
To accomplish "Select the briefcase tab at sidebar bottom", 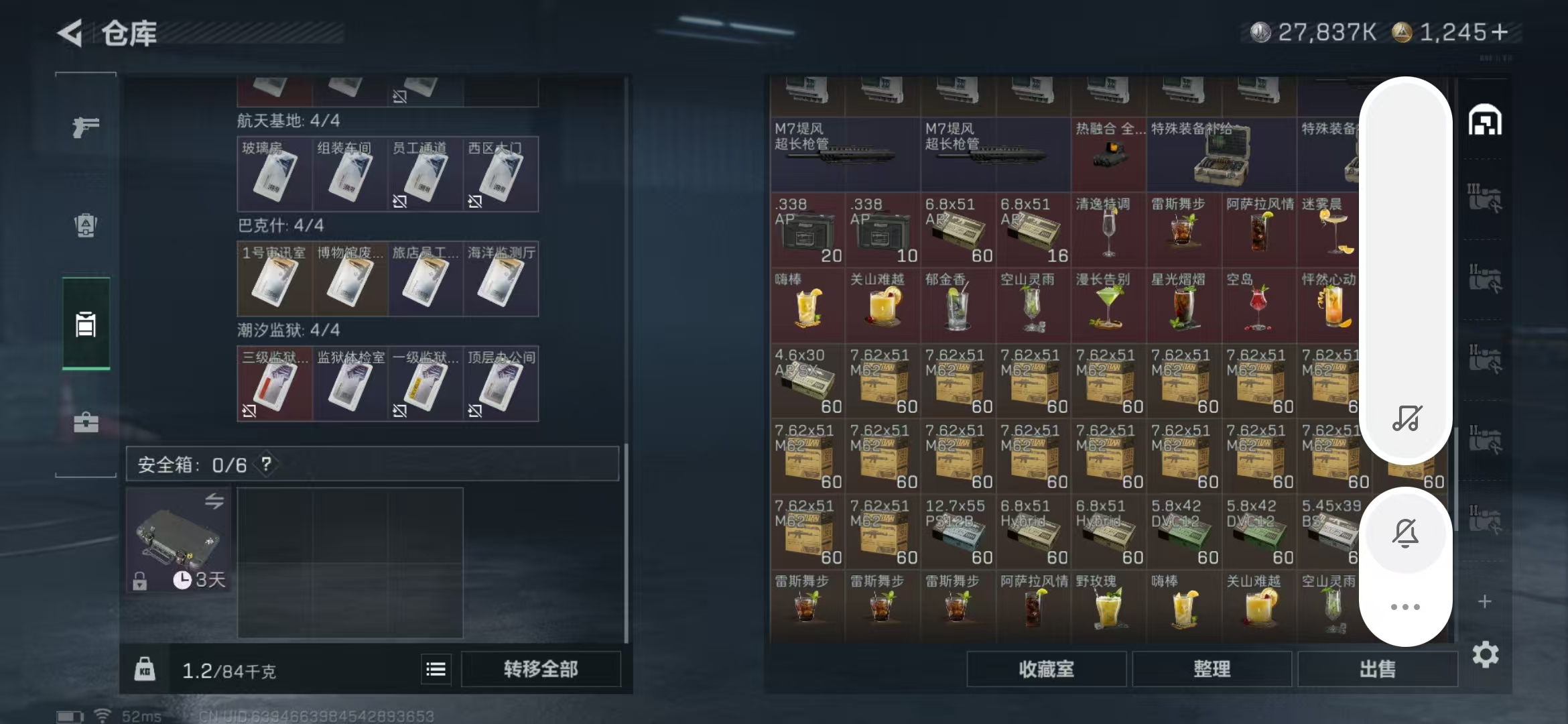I will [x=85, y=424].
